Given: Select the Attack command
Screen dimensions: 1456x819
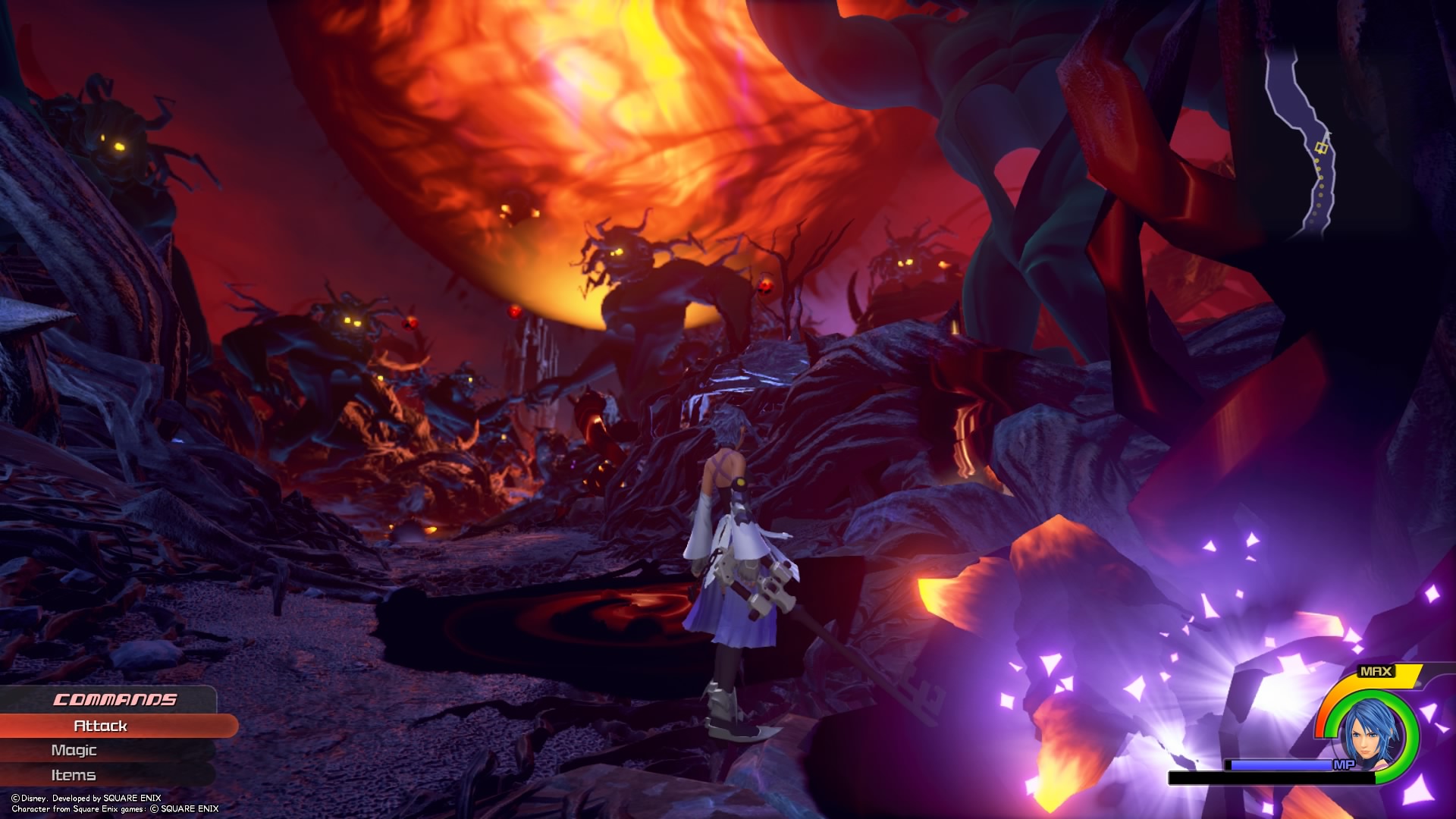Looking at the screenshot, I should (x=101, y=726).
